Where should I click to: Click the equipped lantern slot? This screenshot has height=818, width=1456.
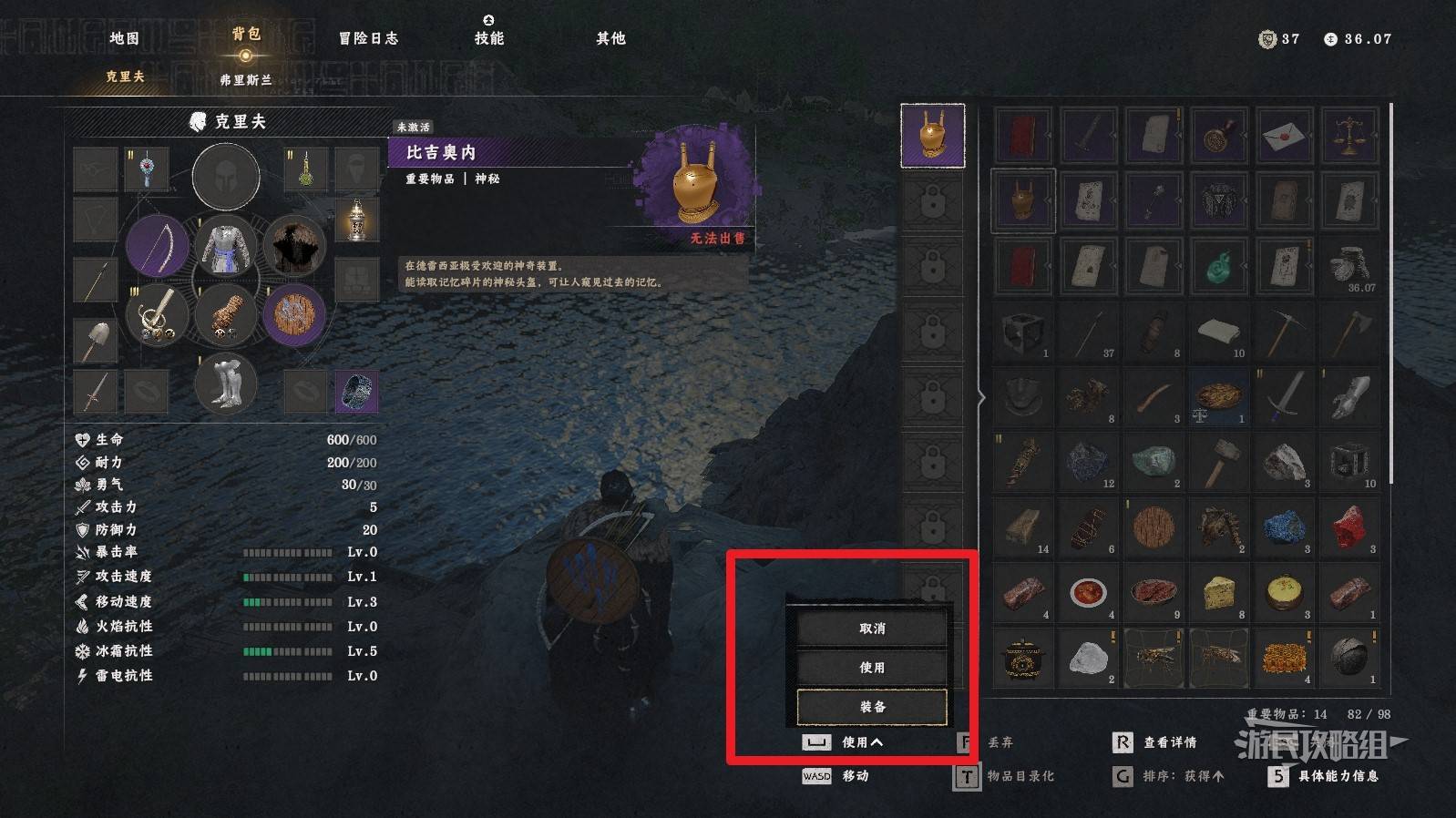357,220
